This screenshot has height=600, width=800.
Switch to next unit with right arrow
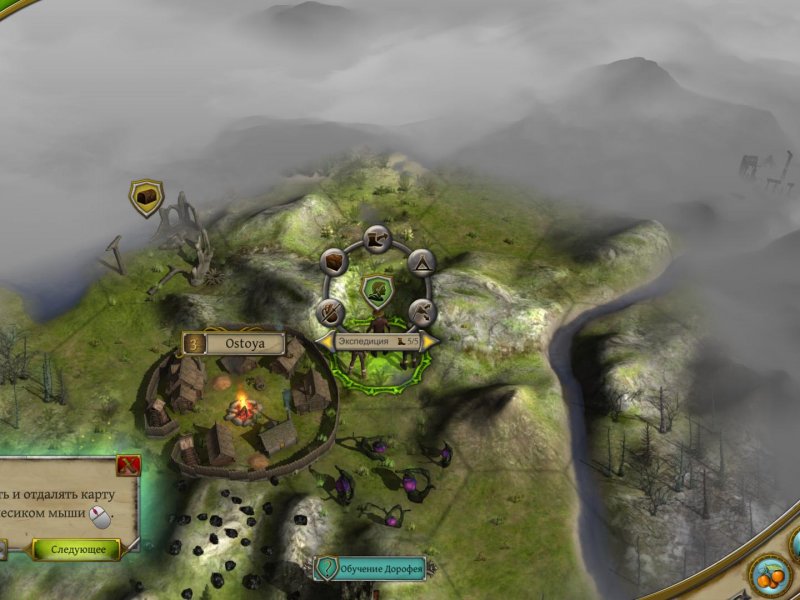click(431, 341)
